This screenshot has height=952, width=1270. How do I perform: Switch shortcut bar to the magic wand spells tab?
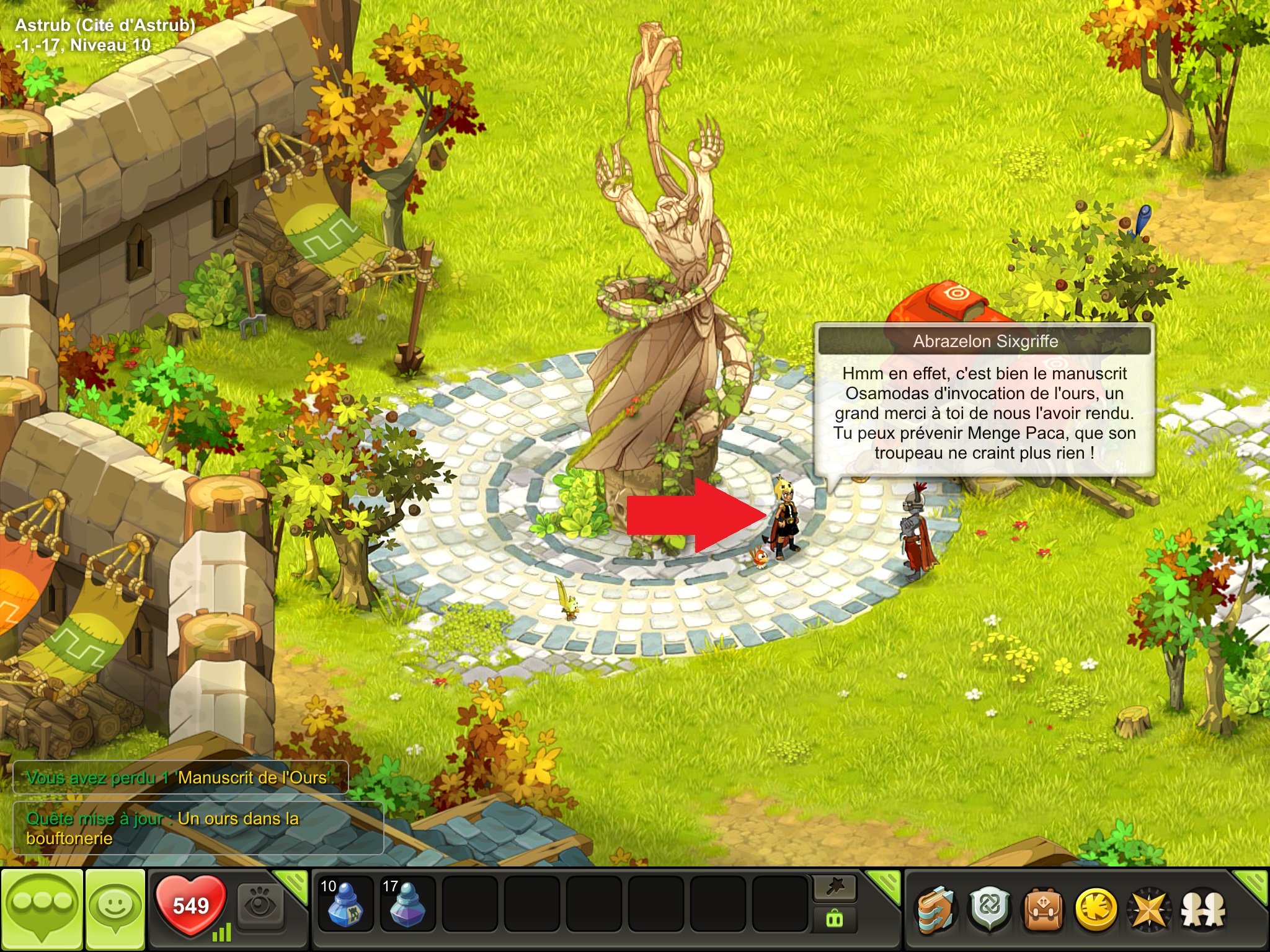tap(835, 888)
